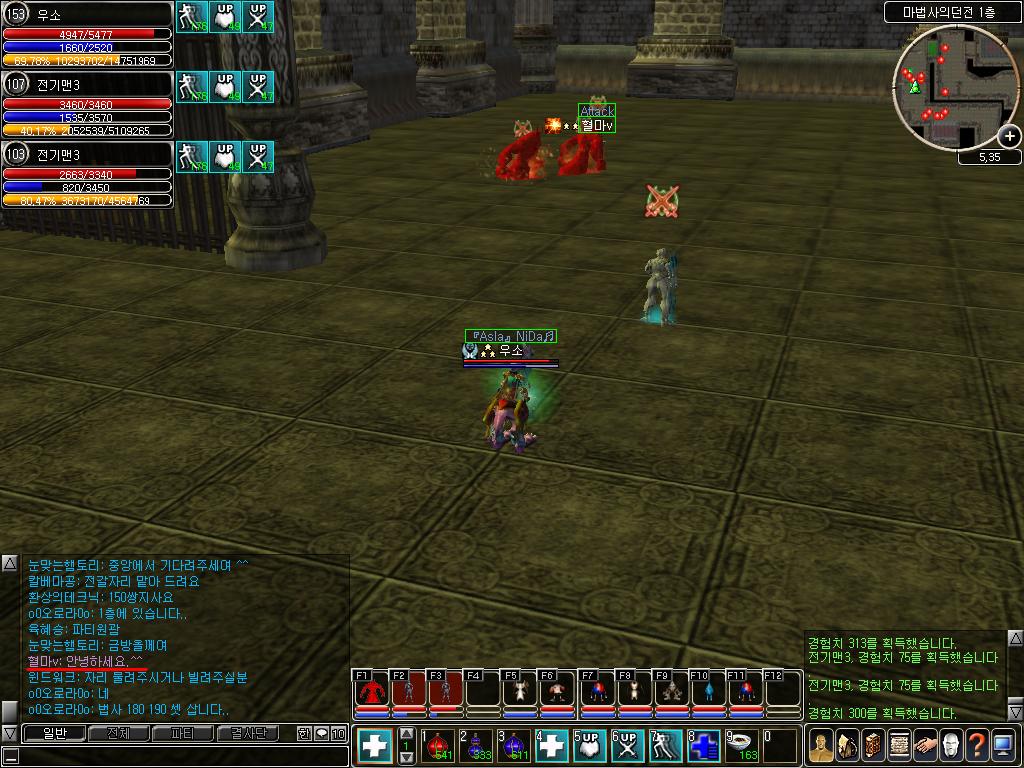
Task: Select the red demon in the F1 slot
Action: pos(372,692)
